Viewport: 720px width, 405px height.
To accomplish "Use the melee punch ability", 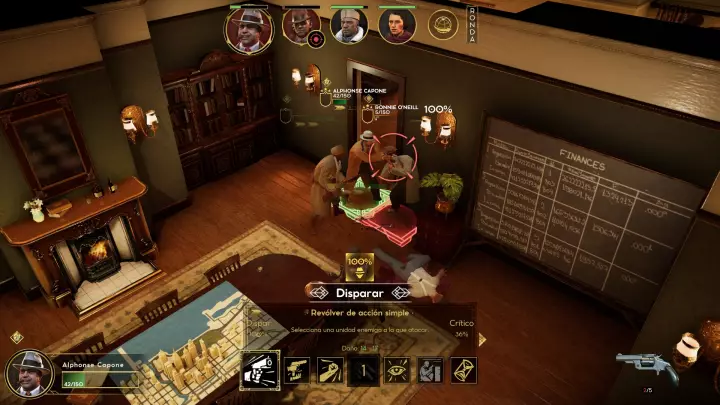I will click(x=329, y=370).
